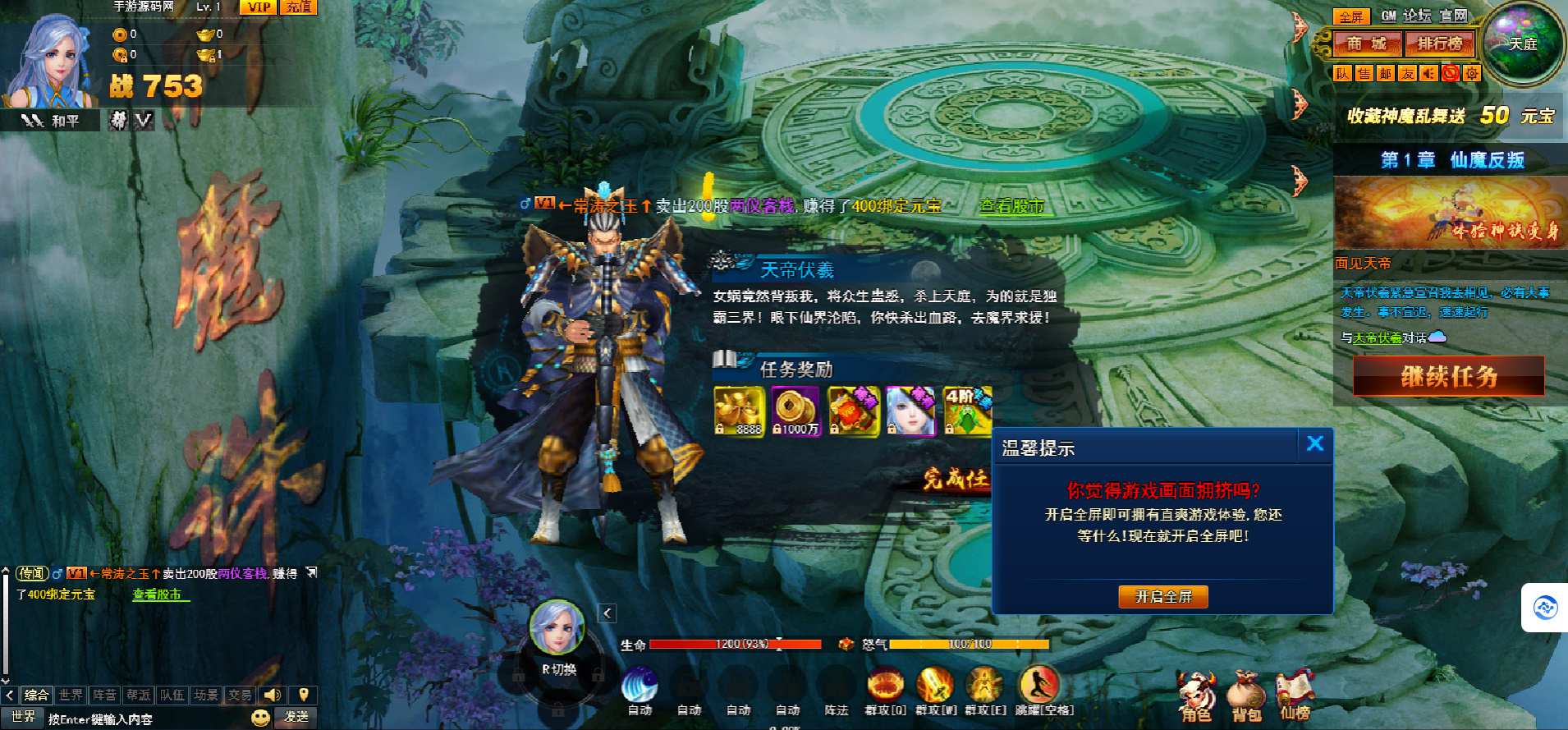
Task: Open the settings gear icon
Action: pos(1472,73)
